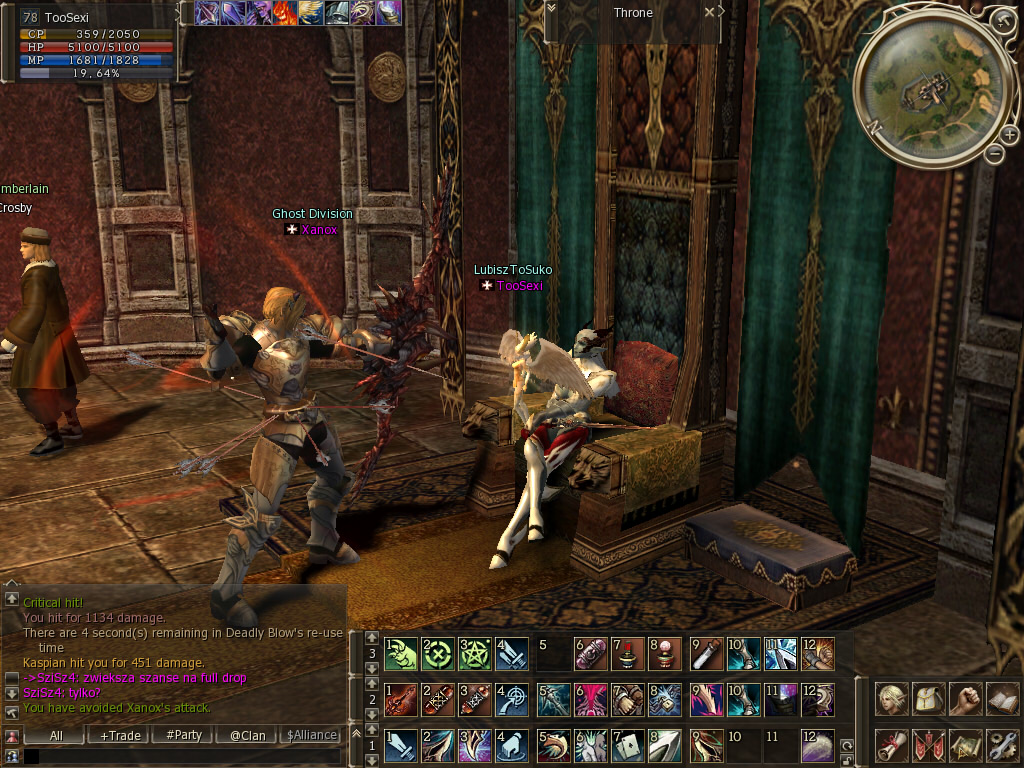Image resolution: width=1024 pixels, height=768 pixels.
Task: Switch chat to the +Trade tab
Action: pos(120,735)
